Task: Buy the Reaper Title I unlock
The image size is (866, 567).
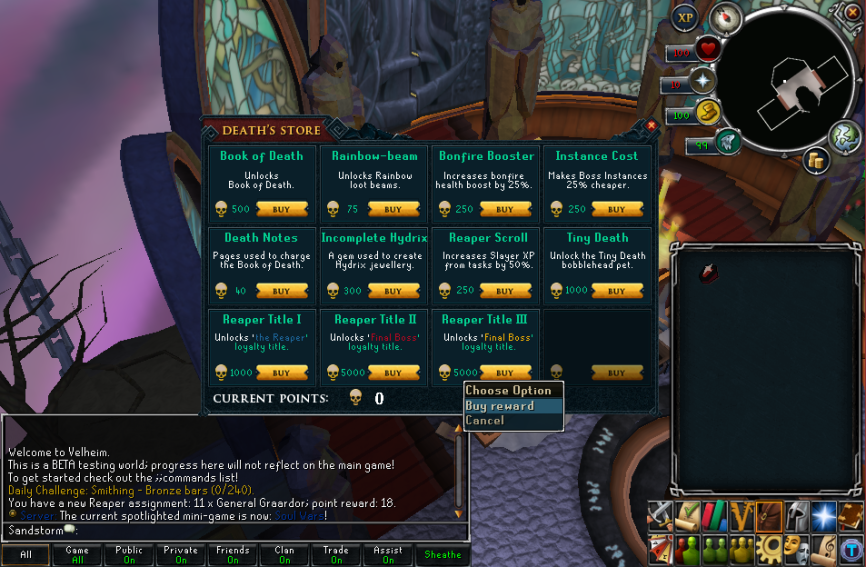Action: pos(281,373)
